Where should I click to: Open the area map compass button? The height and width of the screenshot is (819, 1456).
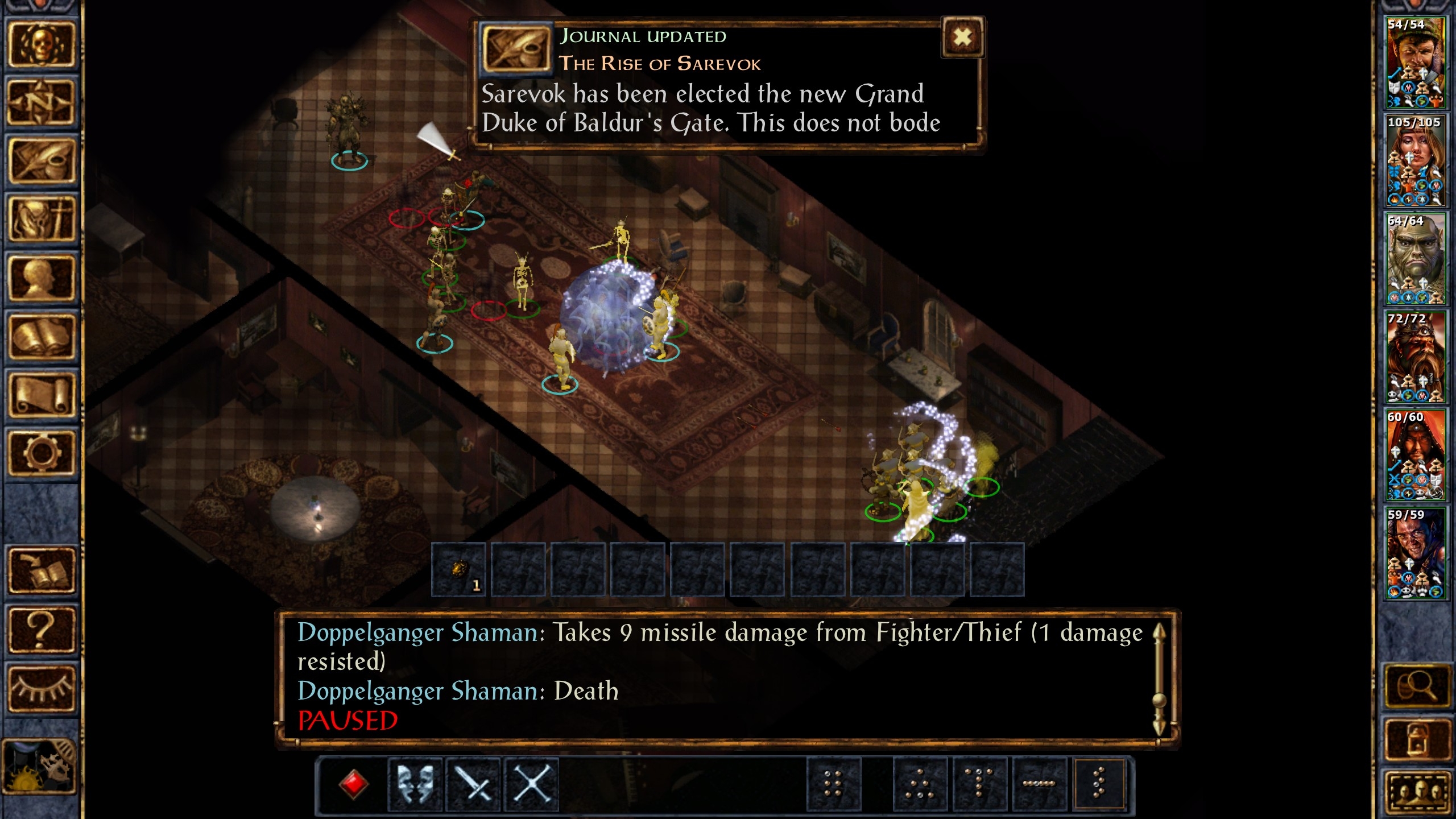pyautogui.click(x=41, y=102)
